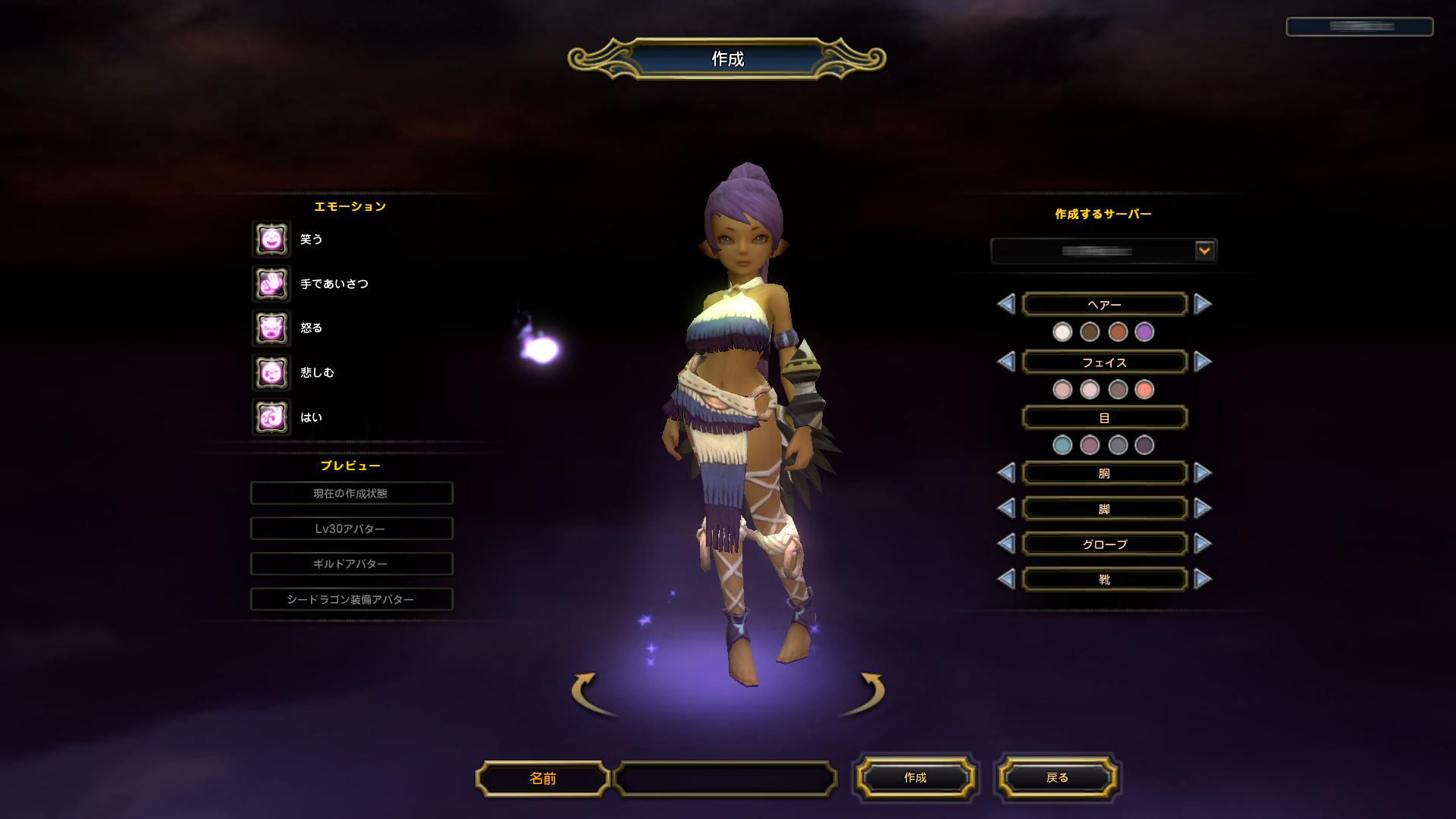
Task: View the シードラゴン装備アバター preview
Action: coord(351,599)
